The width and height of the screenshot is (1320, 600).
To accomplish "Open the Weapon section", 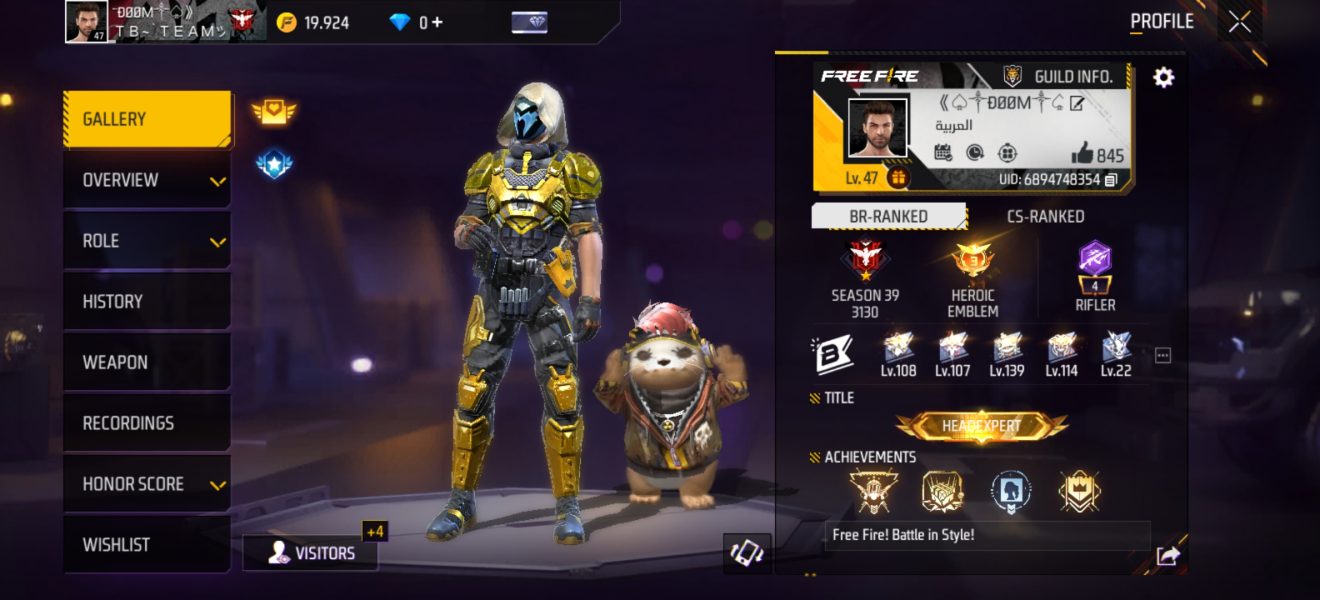I will [146, 362].
